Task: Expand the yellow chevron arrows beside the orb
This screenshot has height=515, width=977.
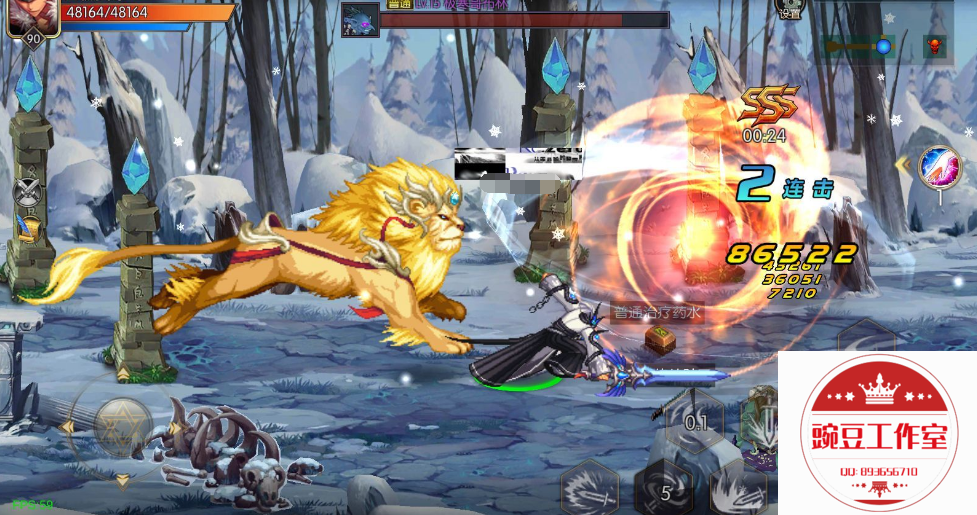Action: pyautogui.click(x=902, y=164)
